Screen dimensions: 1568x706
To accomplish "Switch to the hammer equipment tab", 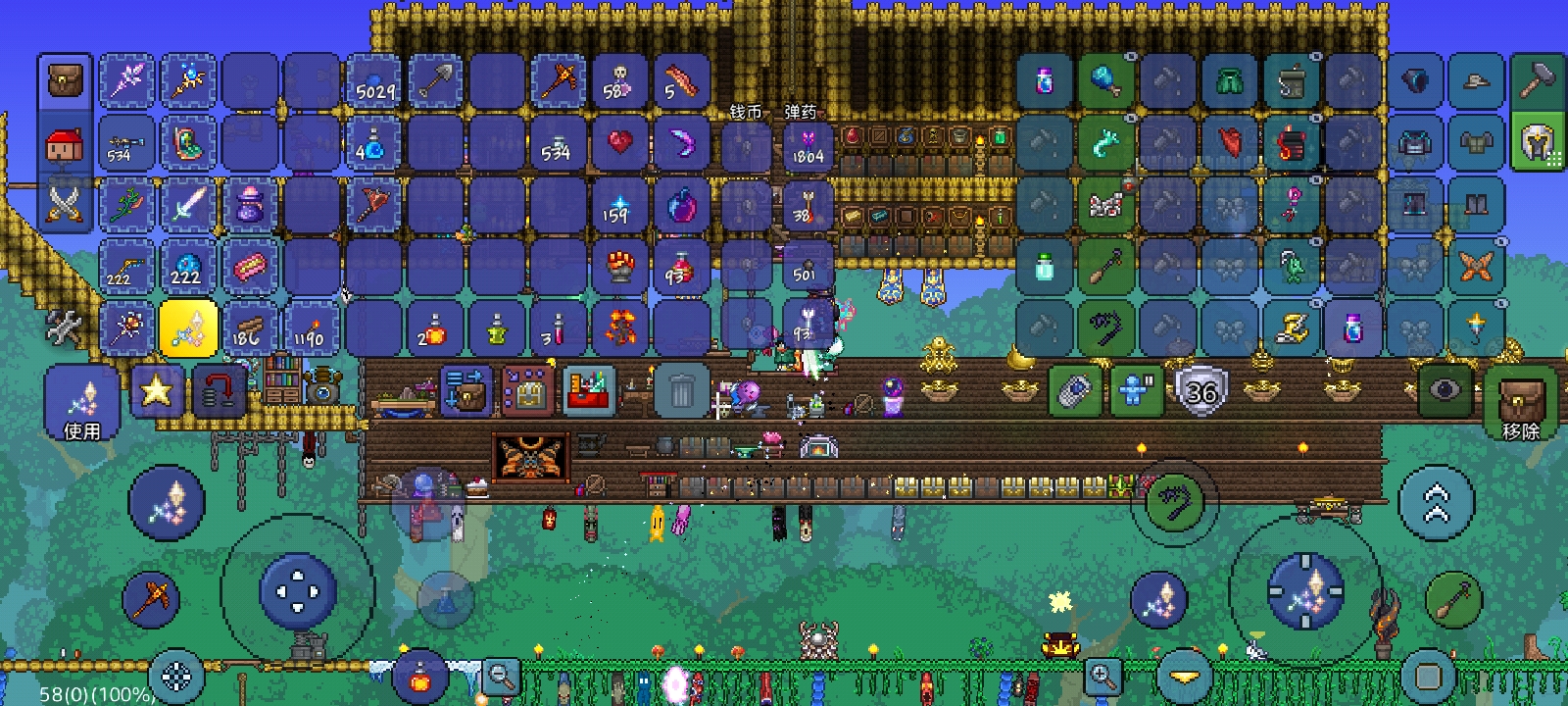I will click(1537, 80).
